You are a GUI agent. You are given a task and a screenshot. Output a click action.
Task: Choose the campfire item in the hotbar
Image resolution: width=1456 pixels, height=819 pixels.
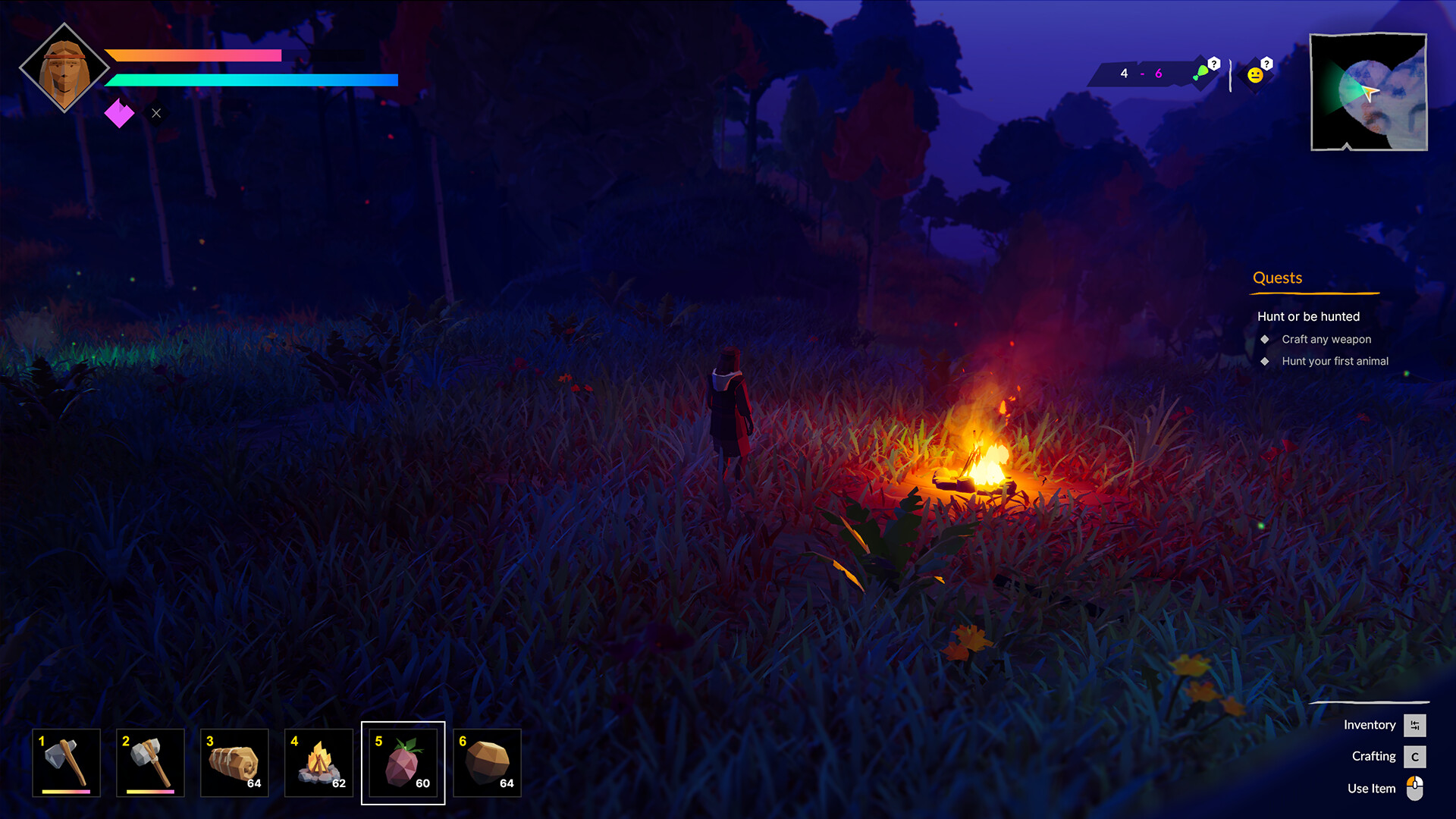(x=318, y=762)
